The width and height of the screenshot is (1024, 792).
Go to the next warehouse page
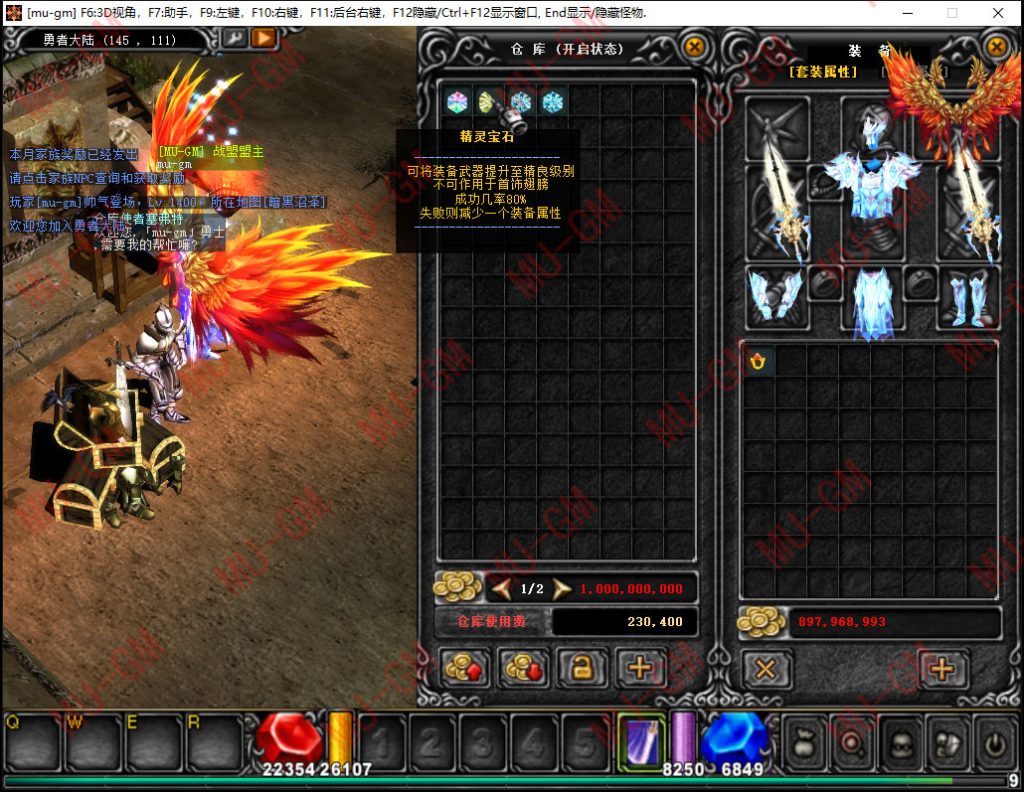pos(562,589)
